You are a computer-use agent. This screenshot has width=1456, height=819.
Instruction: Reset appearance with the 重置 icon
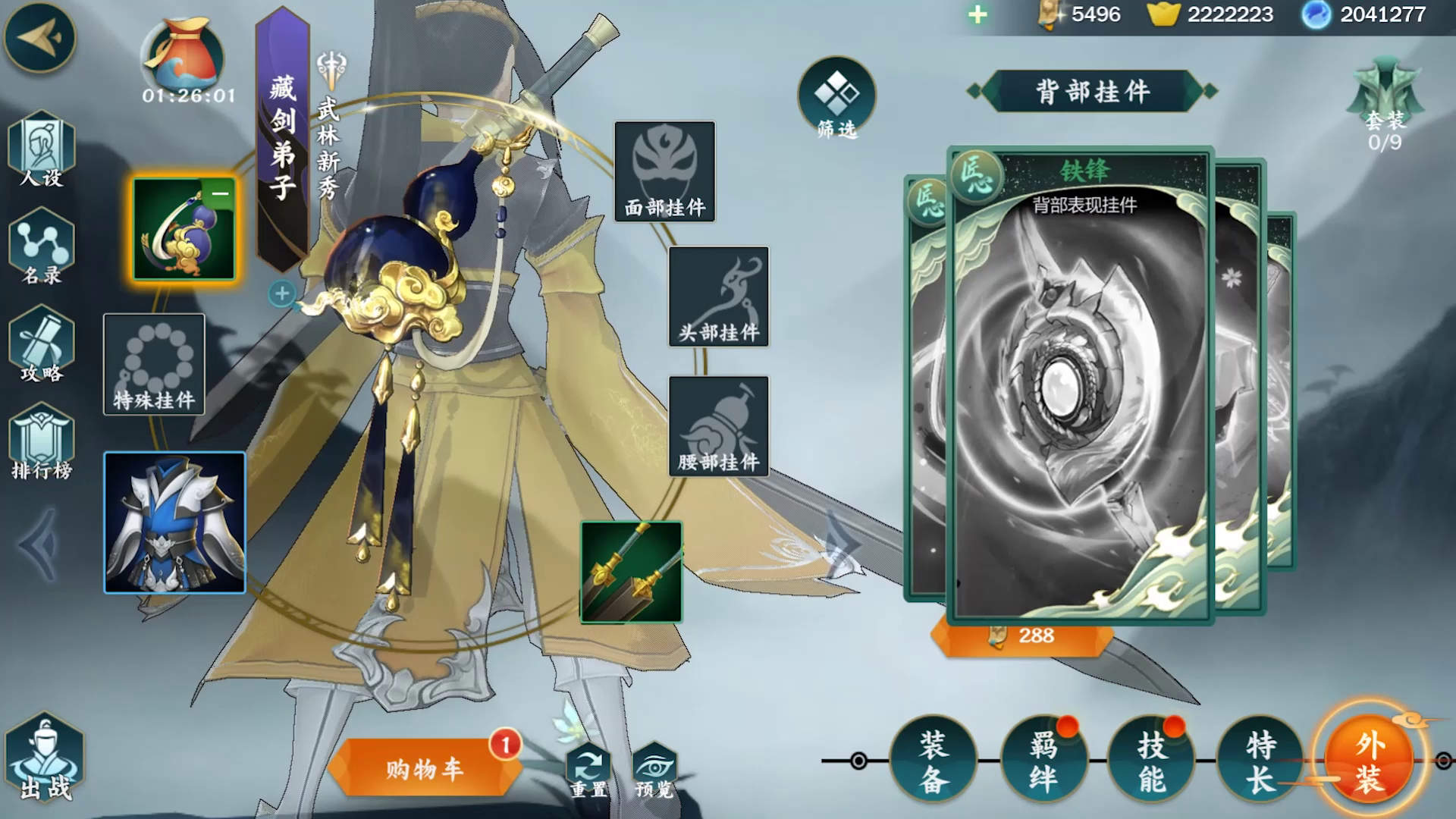pyautogui.click(x=586, y=766)
